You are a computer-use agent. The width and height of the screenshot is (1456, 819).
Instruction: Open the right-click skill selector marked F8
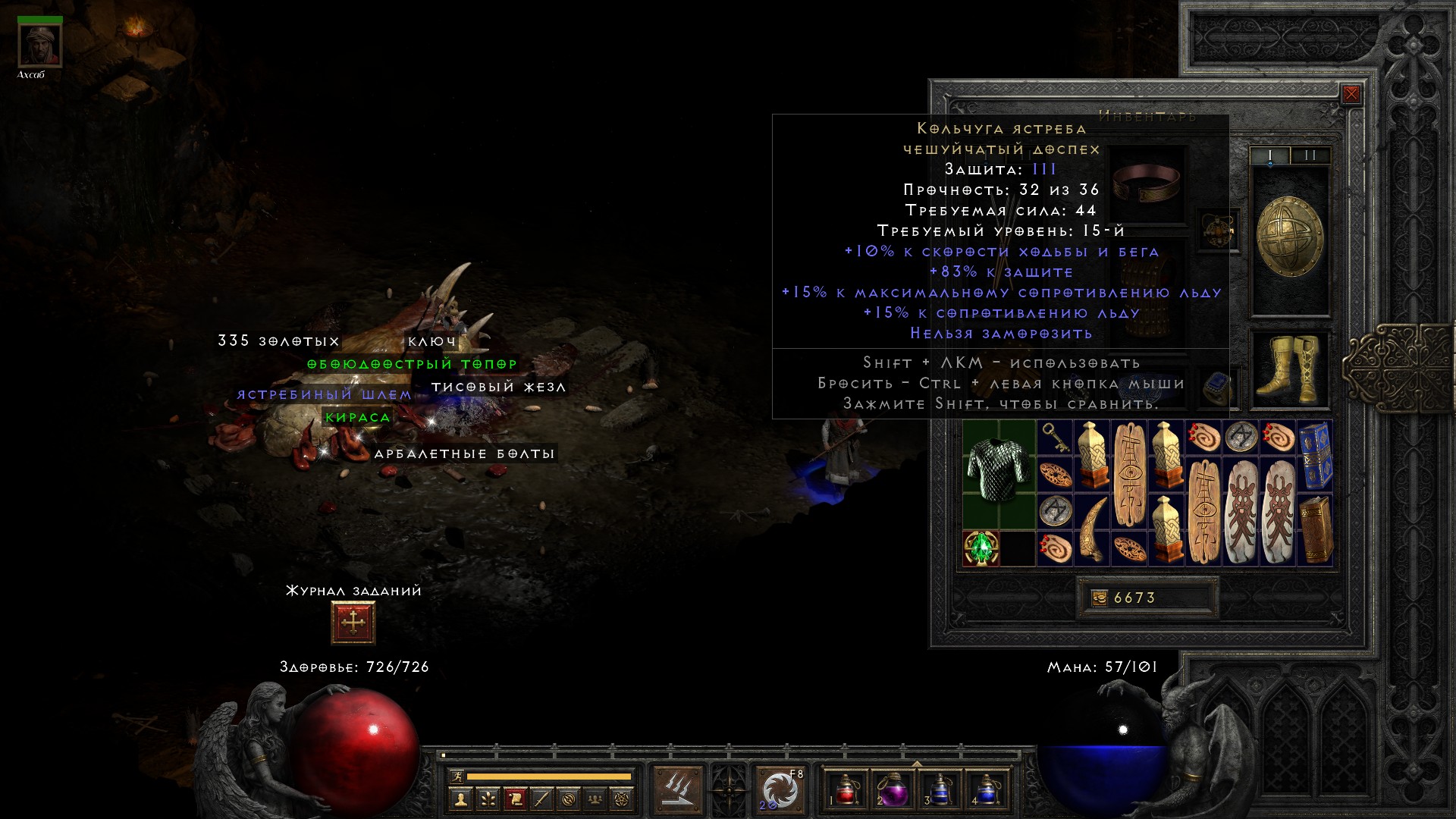tap(780, 790)
